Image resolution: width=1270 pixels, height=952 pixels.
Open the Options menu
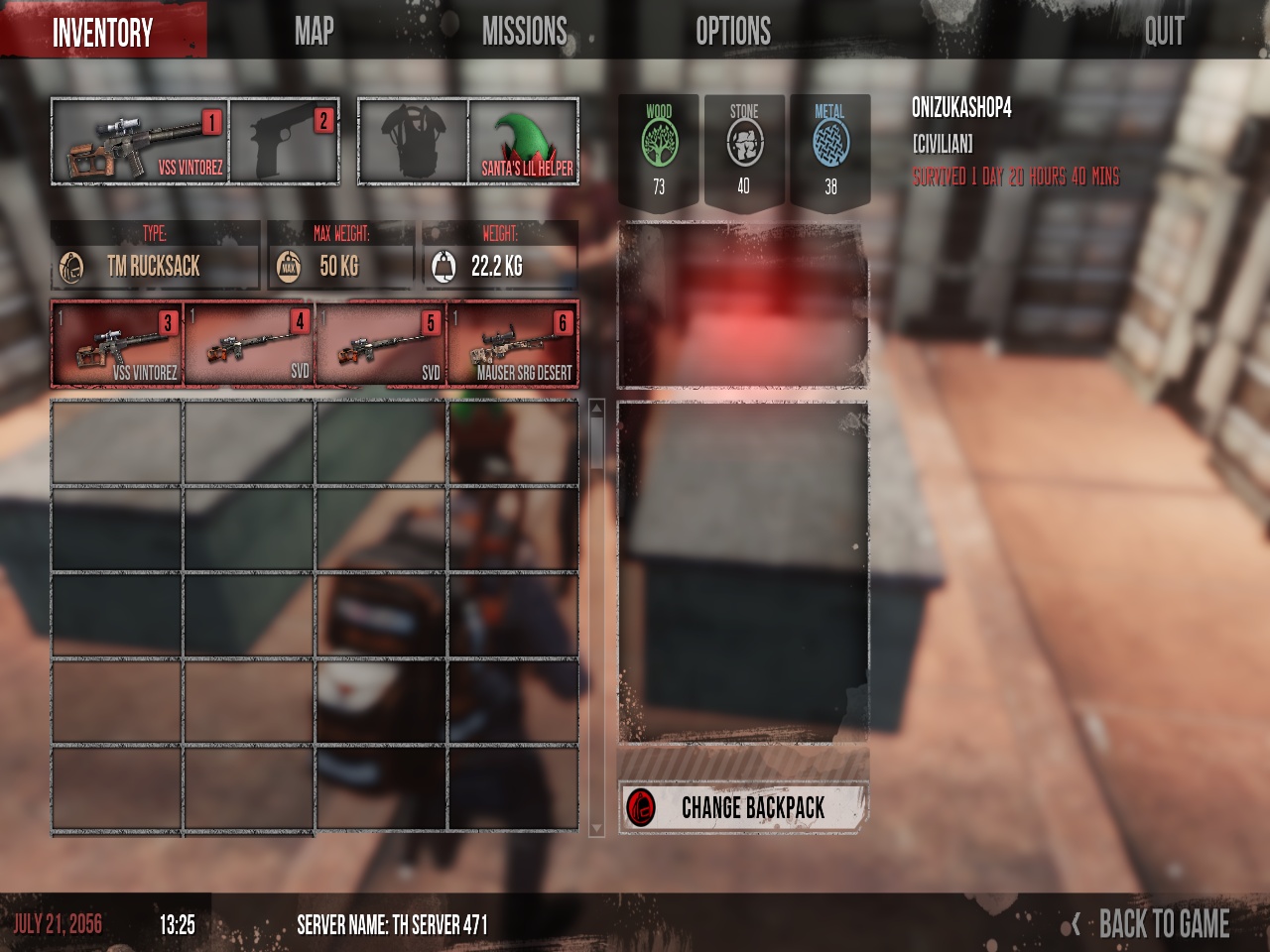[x=733, y=32]
